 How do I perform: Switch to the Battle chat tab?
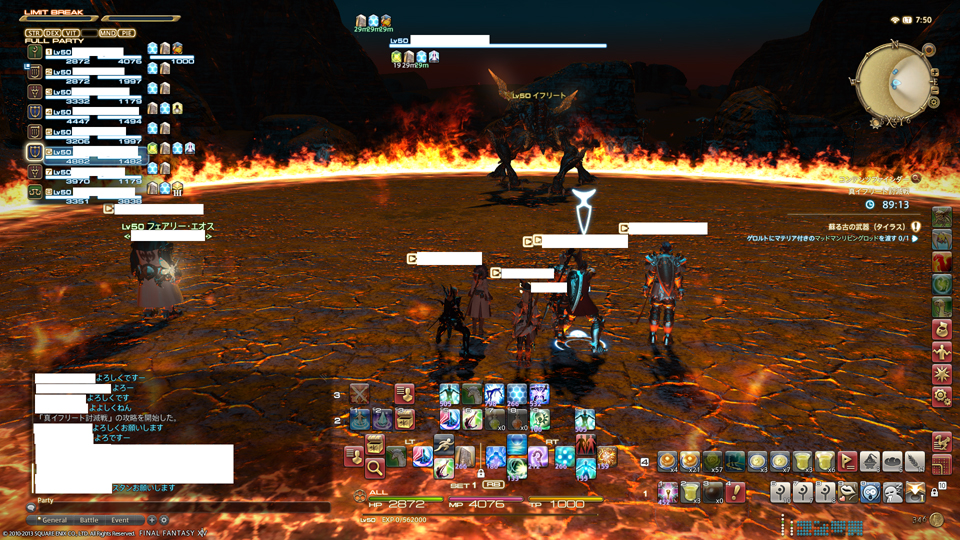[x=89, y=520]
